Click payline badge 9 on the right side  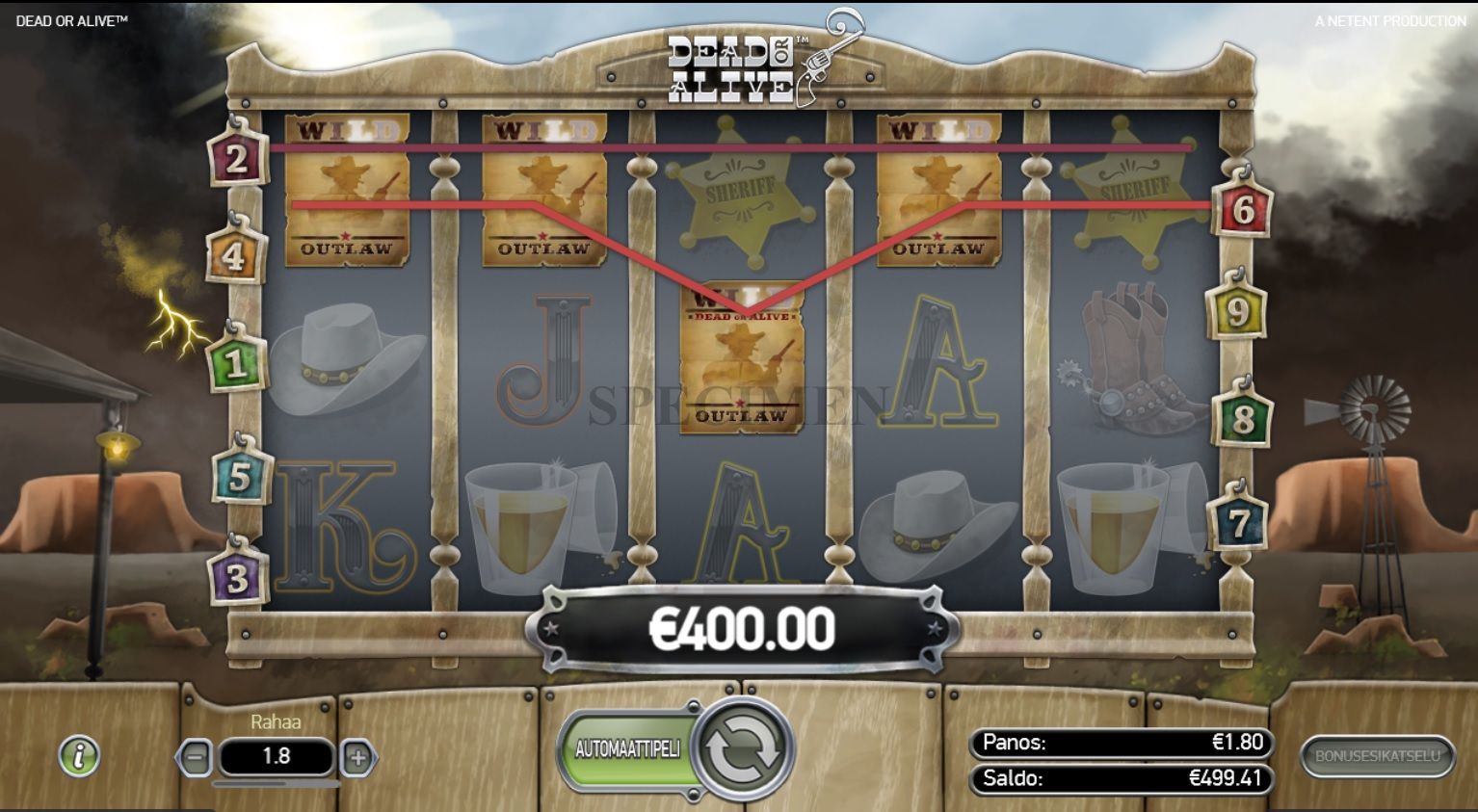pyautogui.click(x=1240, y=312)
